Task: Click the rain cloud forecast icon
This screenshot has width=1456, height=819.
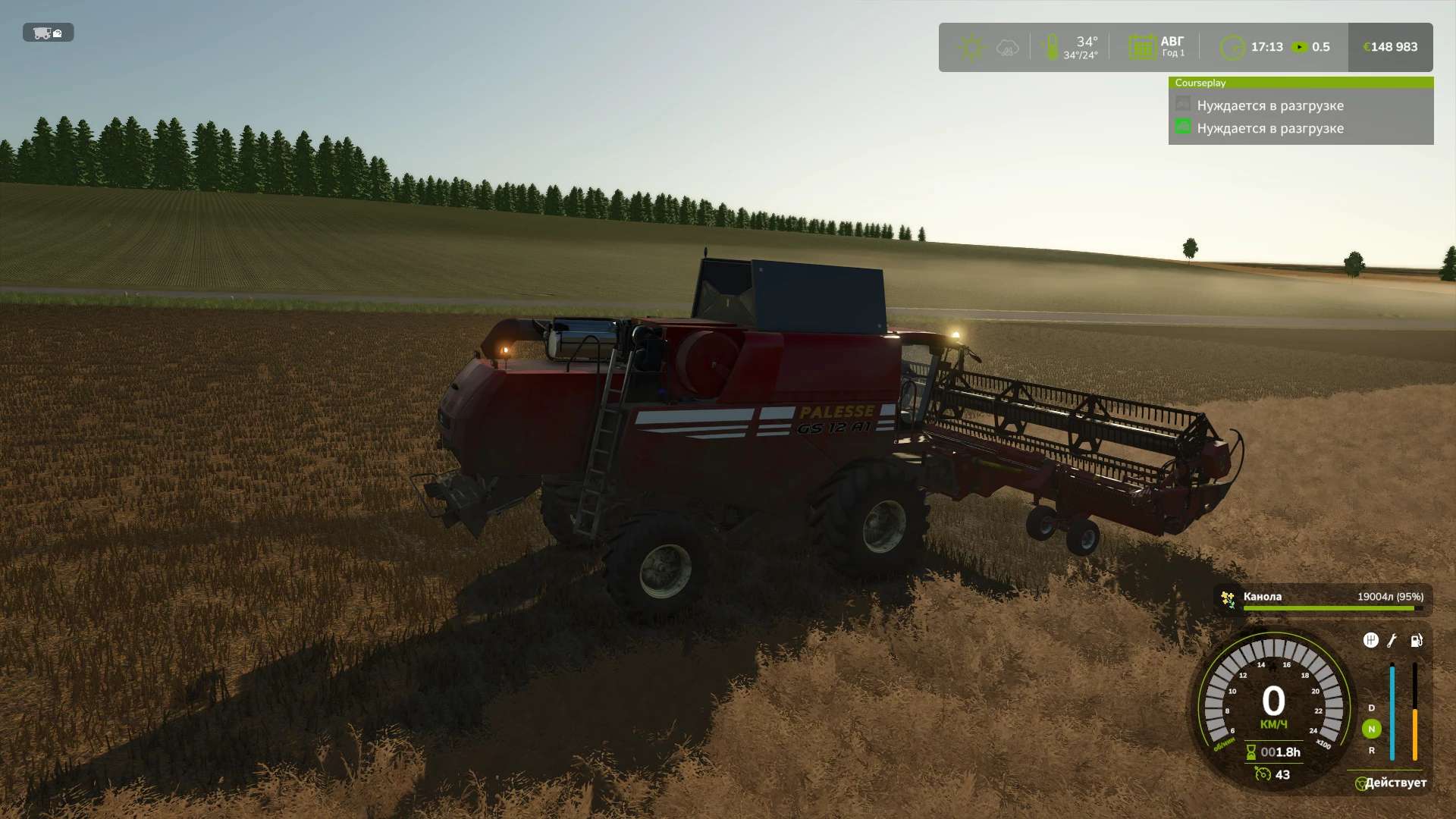Action: pos(1007,48)
